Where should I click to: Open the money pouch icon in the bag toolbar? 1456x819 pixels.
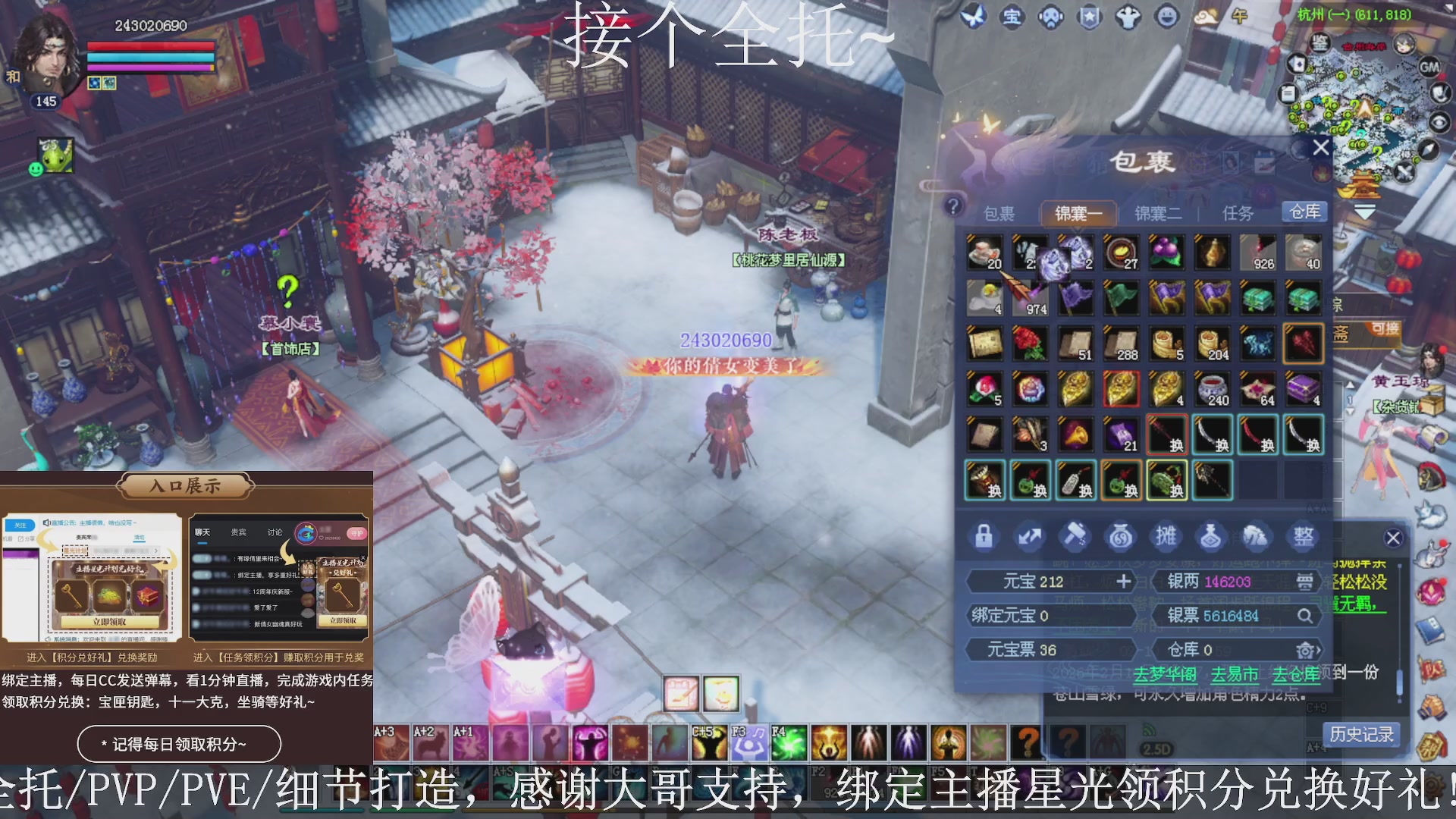(1121, 536)
